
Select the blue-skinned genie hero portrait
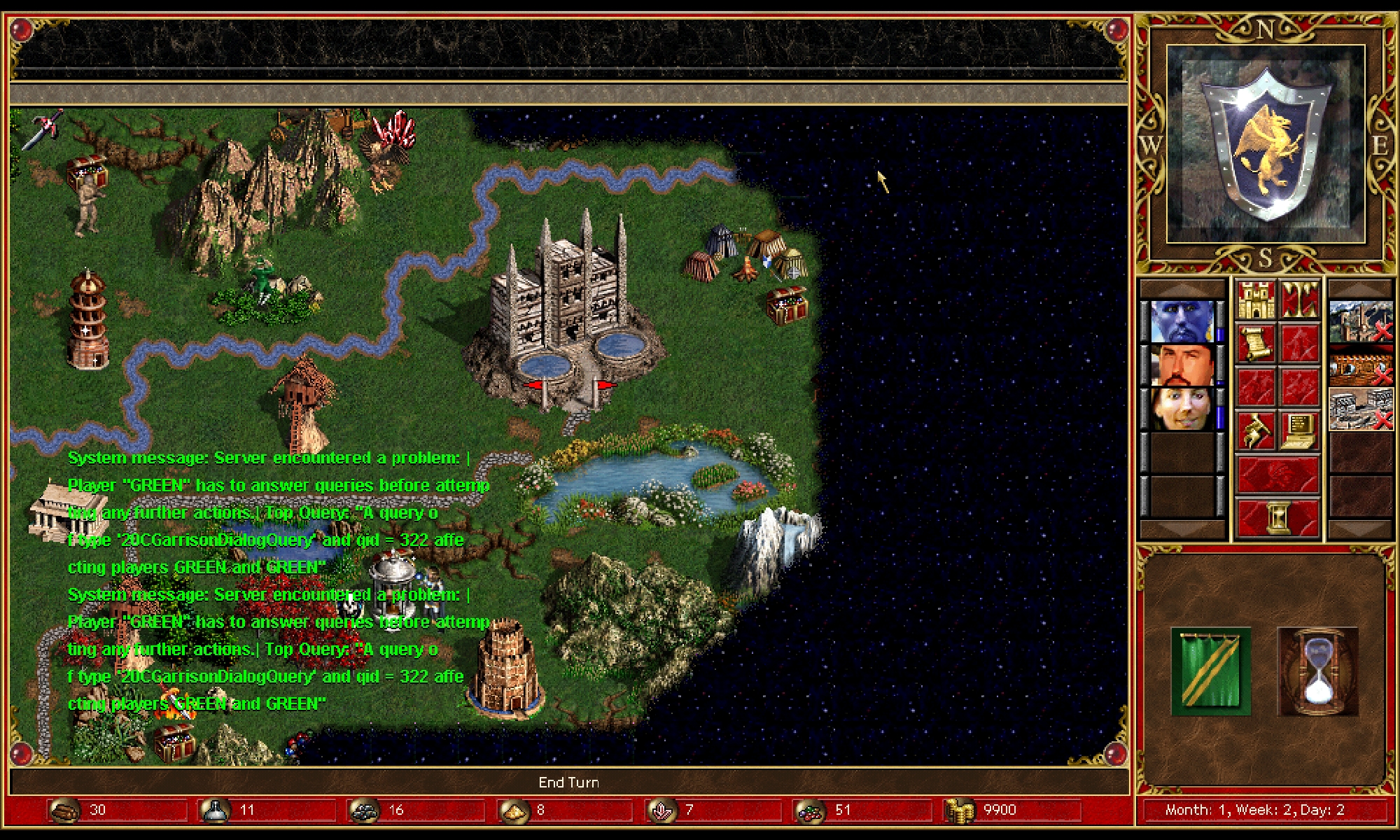tap(1182, 321)
